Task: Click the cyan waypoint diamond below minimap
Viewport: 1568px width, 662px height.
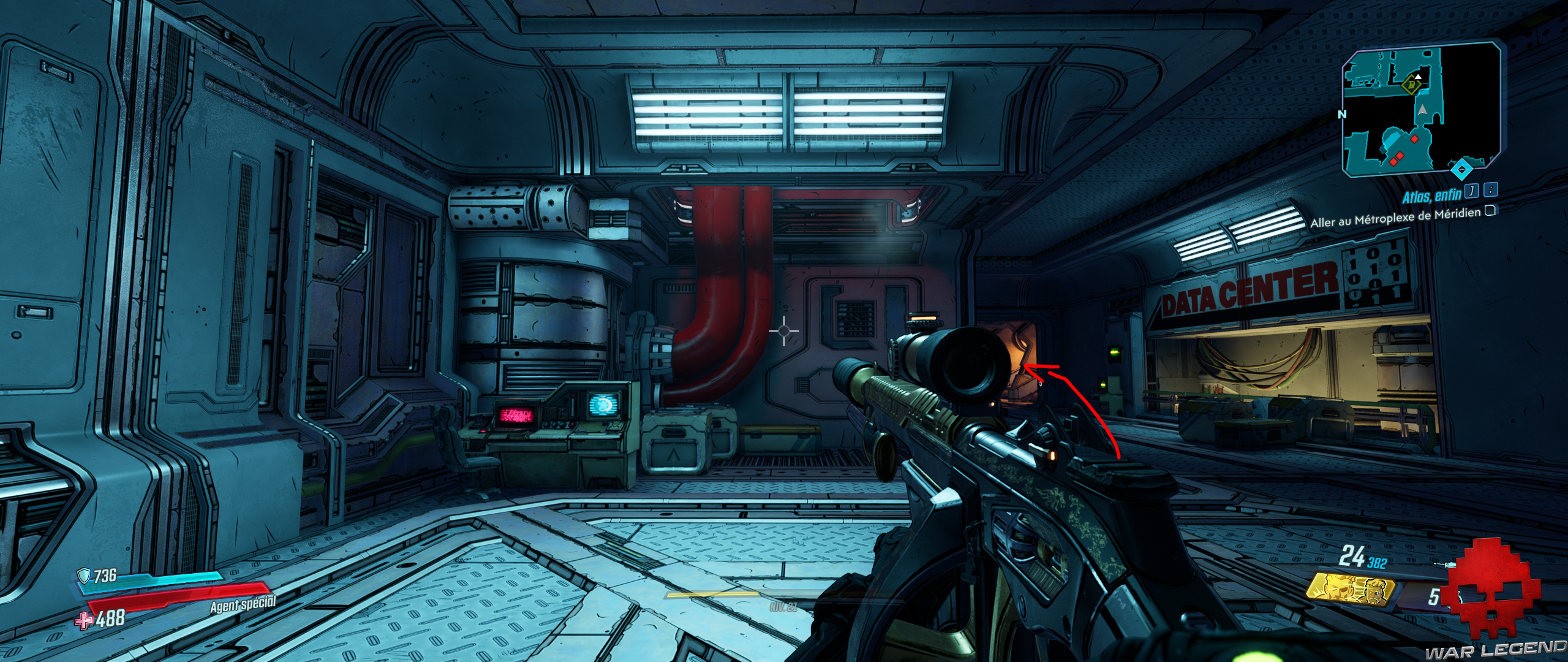Action: coord(1461,169)
